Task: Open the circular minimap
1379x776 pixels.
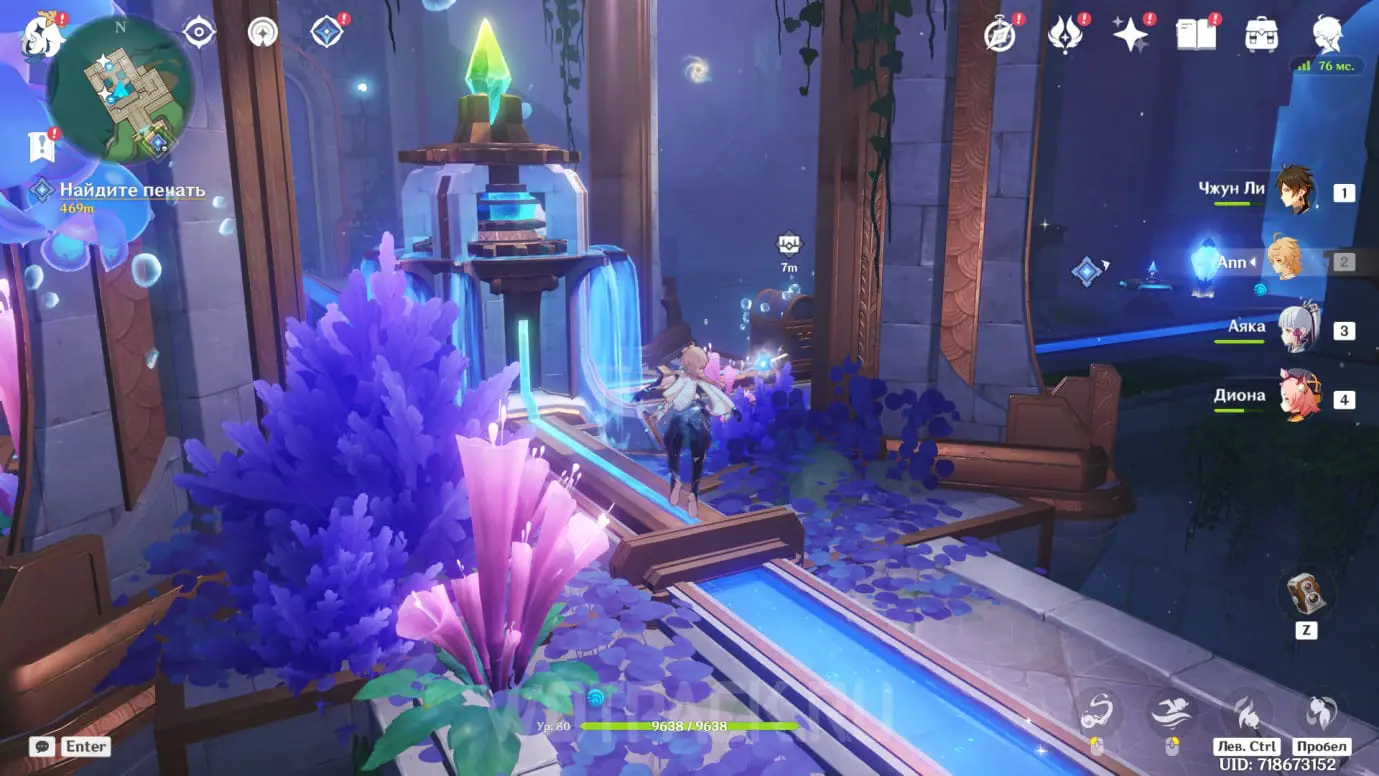Action: coord(119,89)
